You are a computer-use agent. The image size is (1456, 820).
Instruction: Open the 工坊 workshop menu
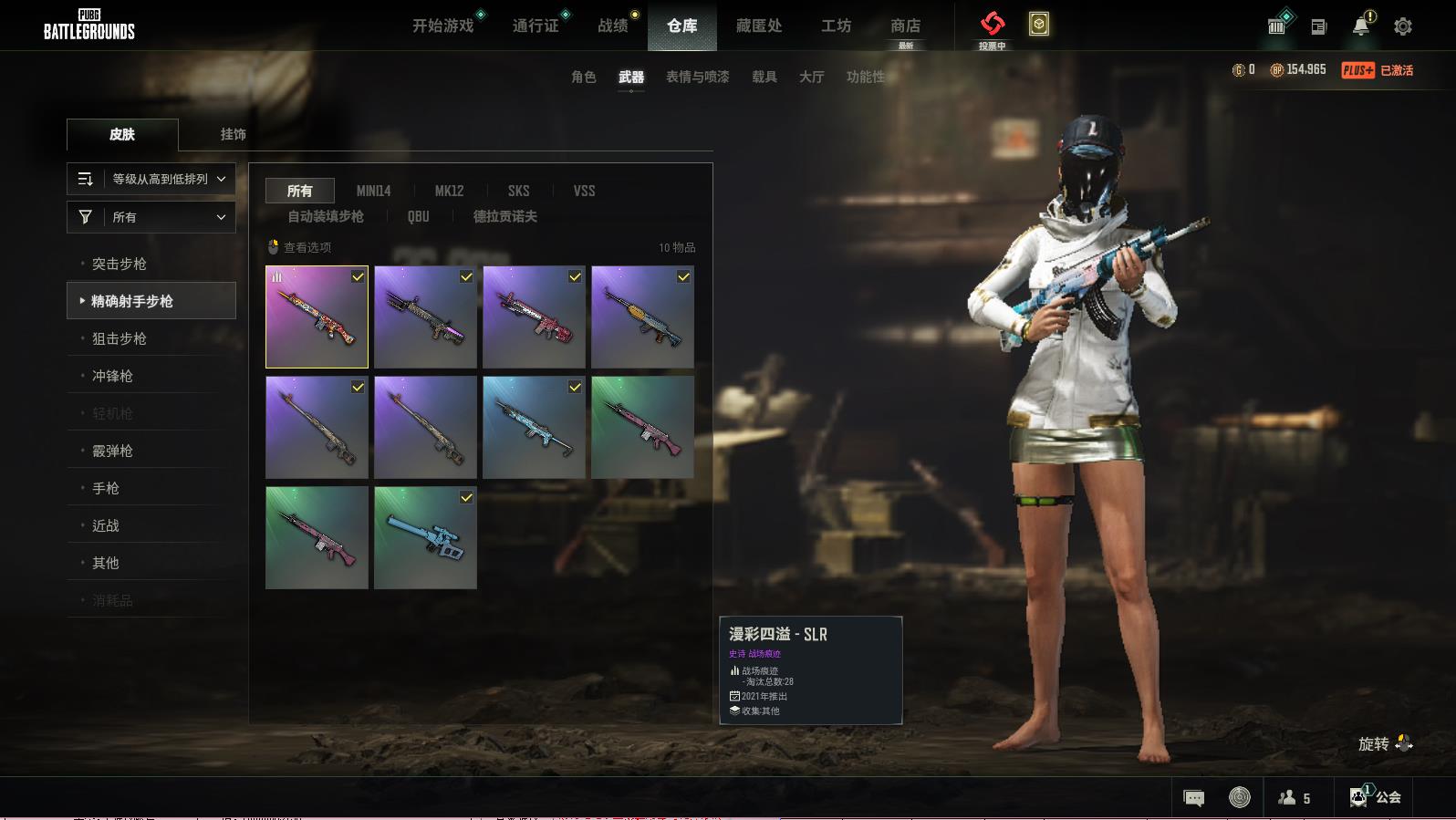point(836,26)
